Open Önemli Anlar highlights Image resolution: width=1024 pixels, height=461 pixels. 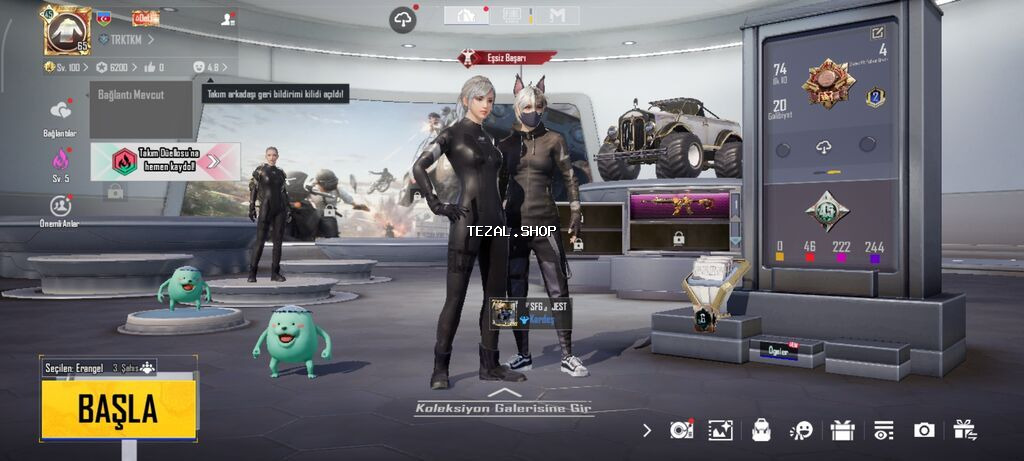point(61,206)
